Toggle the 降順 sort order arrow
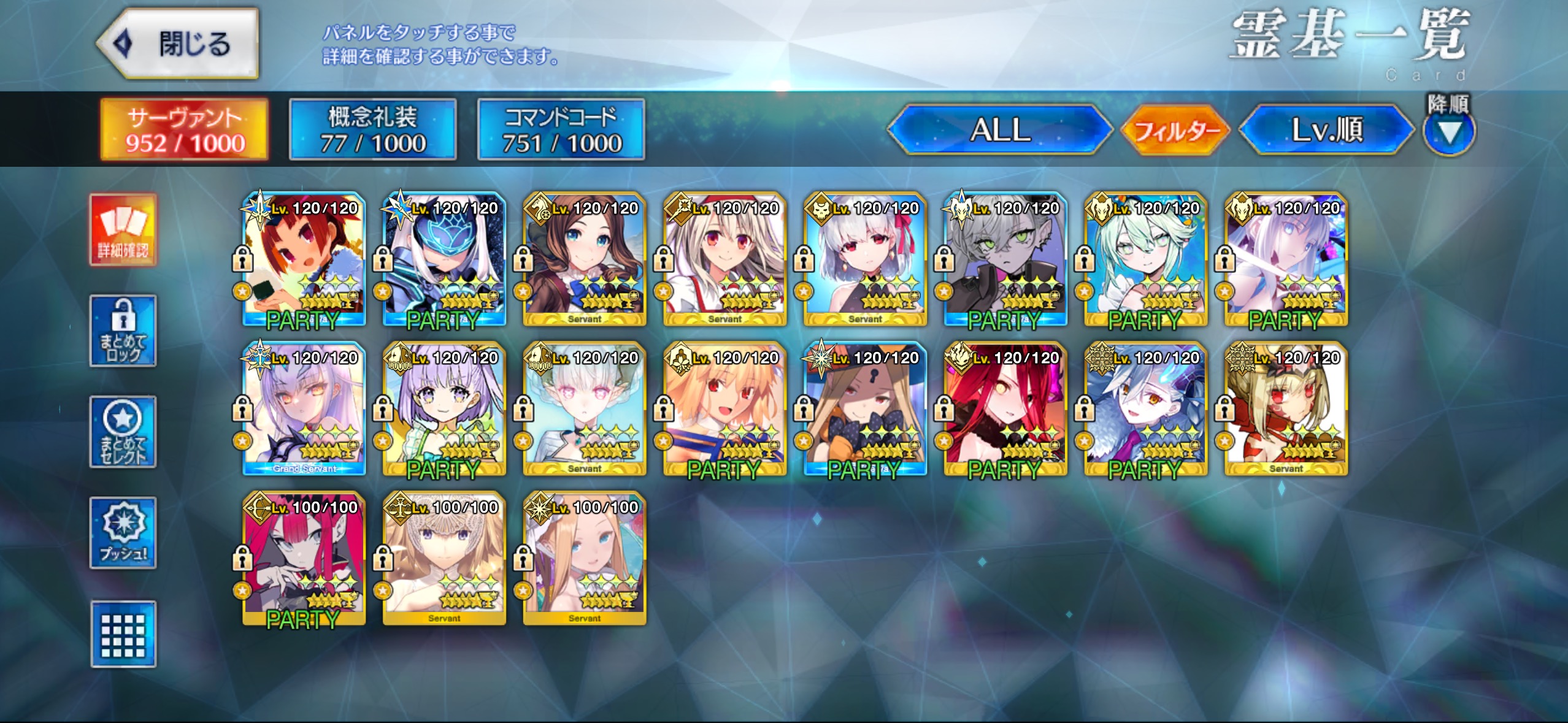 point(1448,131)
